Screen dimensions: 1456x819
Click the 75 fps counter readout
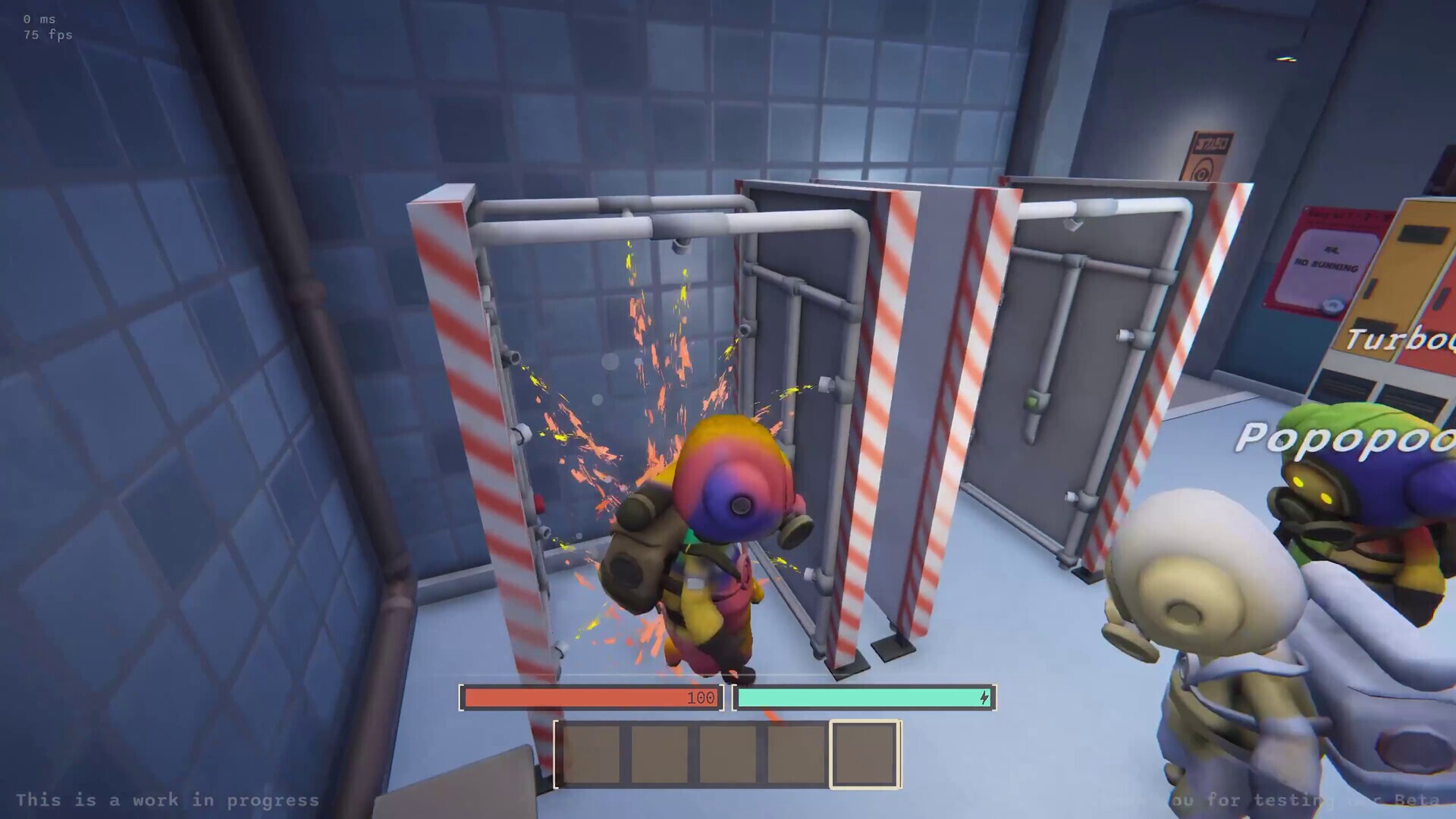(x=48, y=34)
